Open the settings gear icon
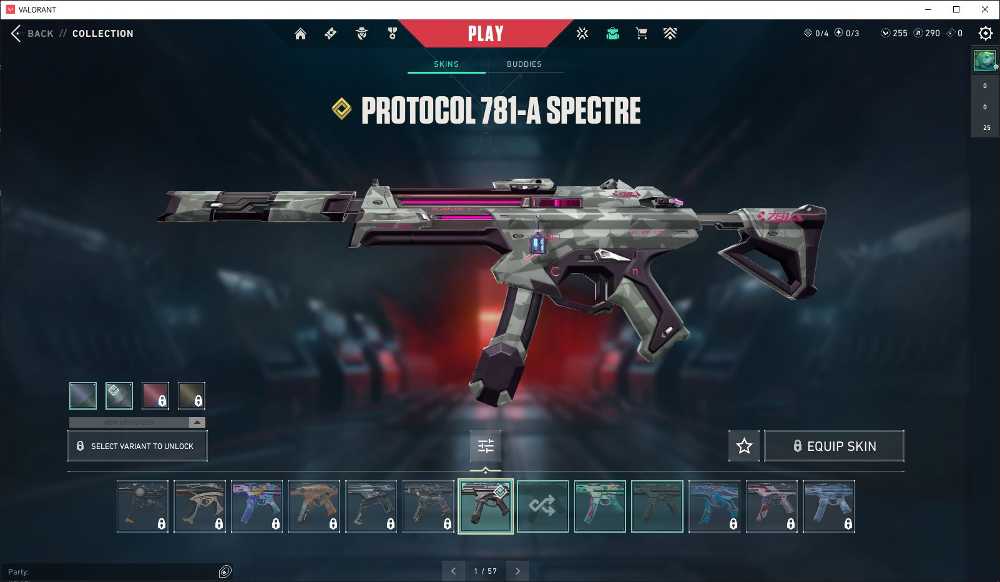This screenshot has height=582, width=1000. [985, 34]
